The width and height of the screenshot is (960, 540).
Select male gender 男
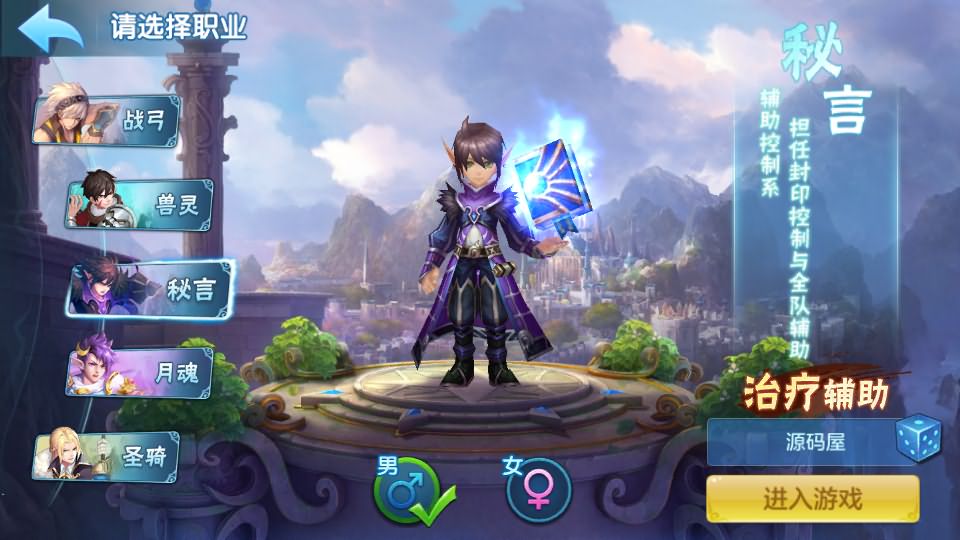pos(408,490)
